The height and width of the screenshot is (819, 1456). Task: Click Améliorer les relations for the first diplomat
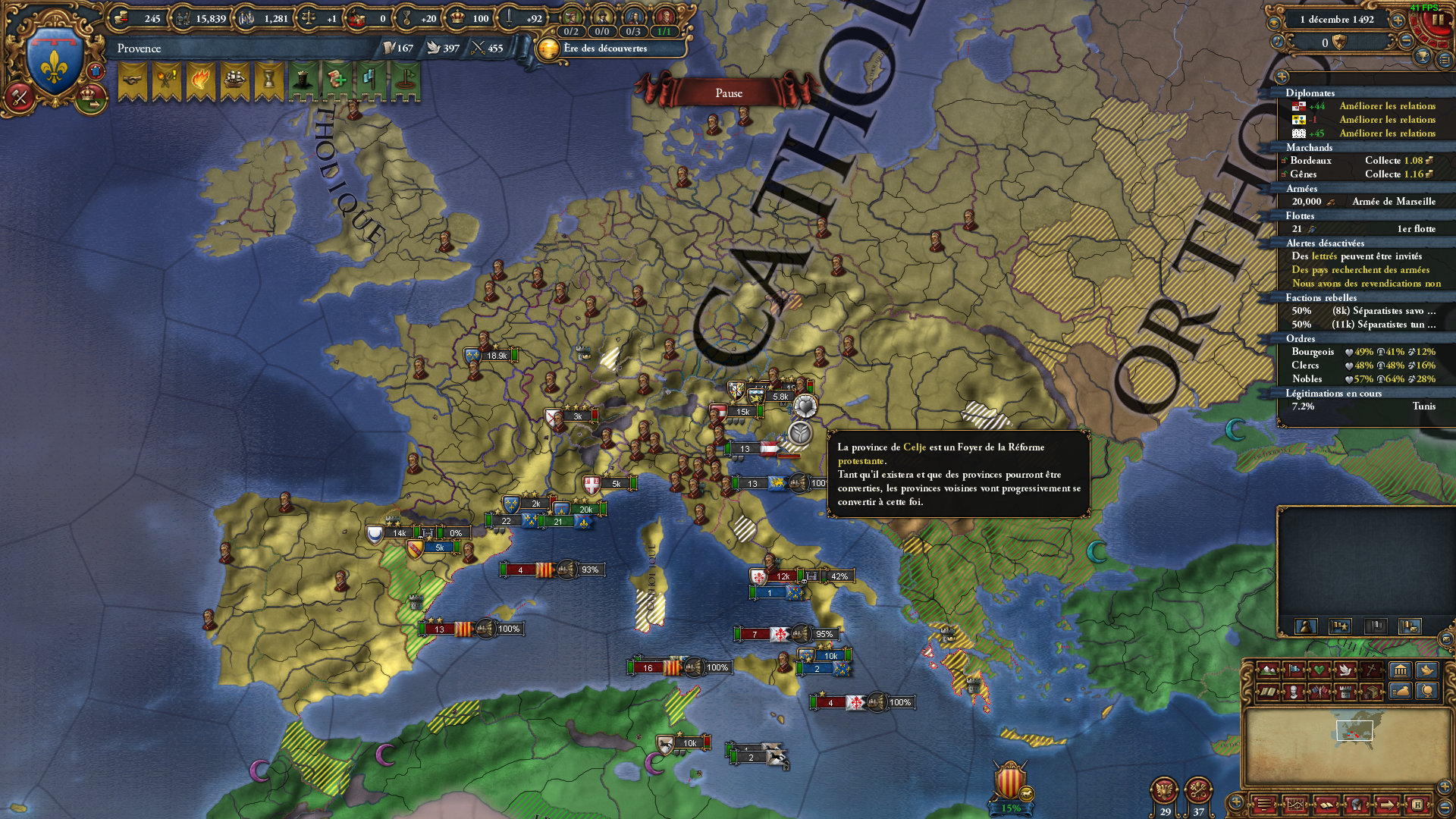1389,106
